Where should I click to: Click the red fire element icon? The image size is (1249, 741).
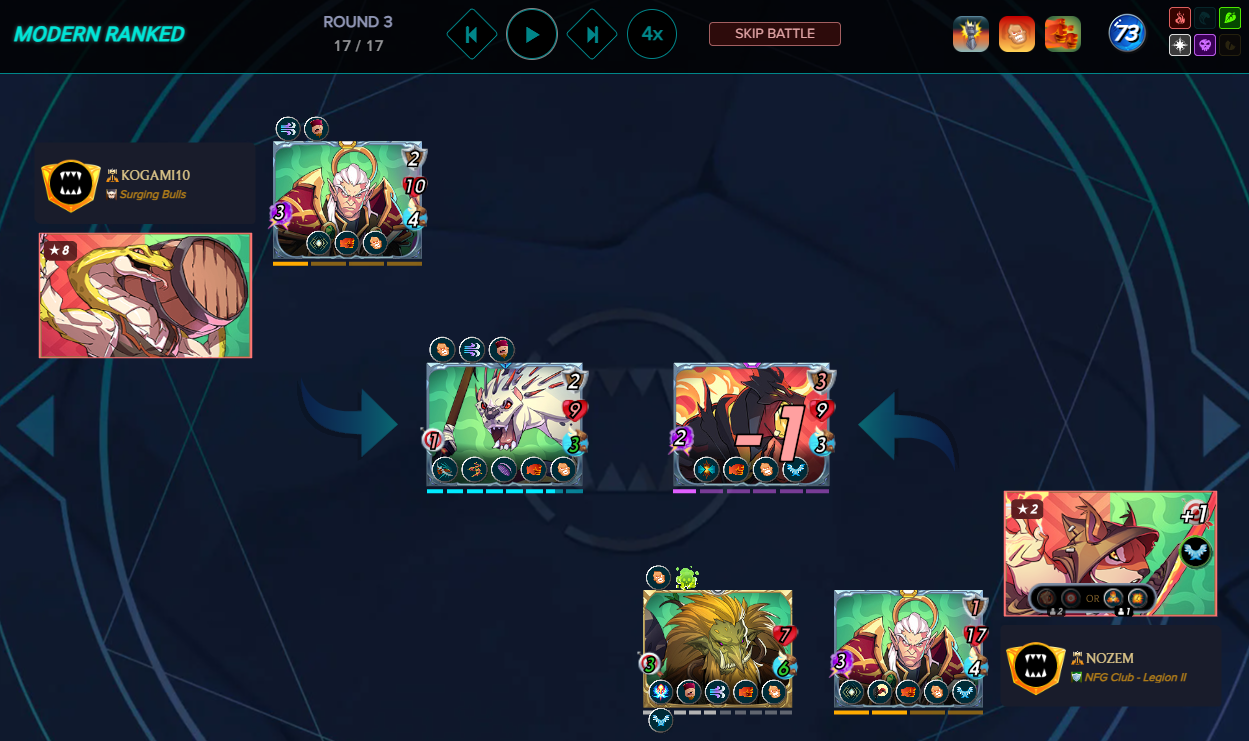tap(1180, 18)
